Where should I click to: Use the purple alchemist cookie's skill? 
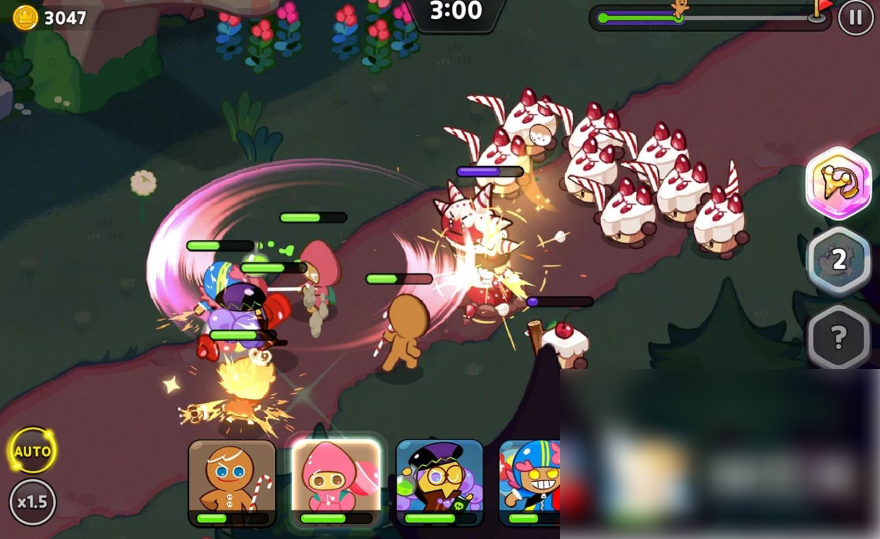[439, 482]
